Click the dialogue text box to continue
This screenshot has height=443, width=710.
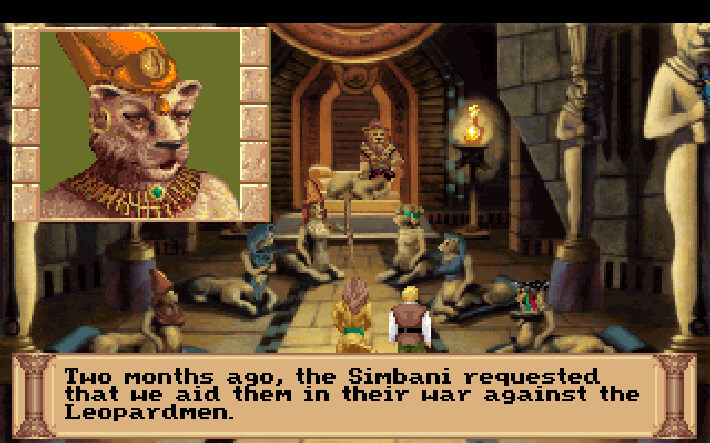pyautogui.click(x=354, y=394)
